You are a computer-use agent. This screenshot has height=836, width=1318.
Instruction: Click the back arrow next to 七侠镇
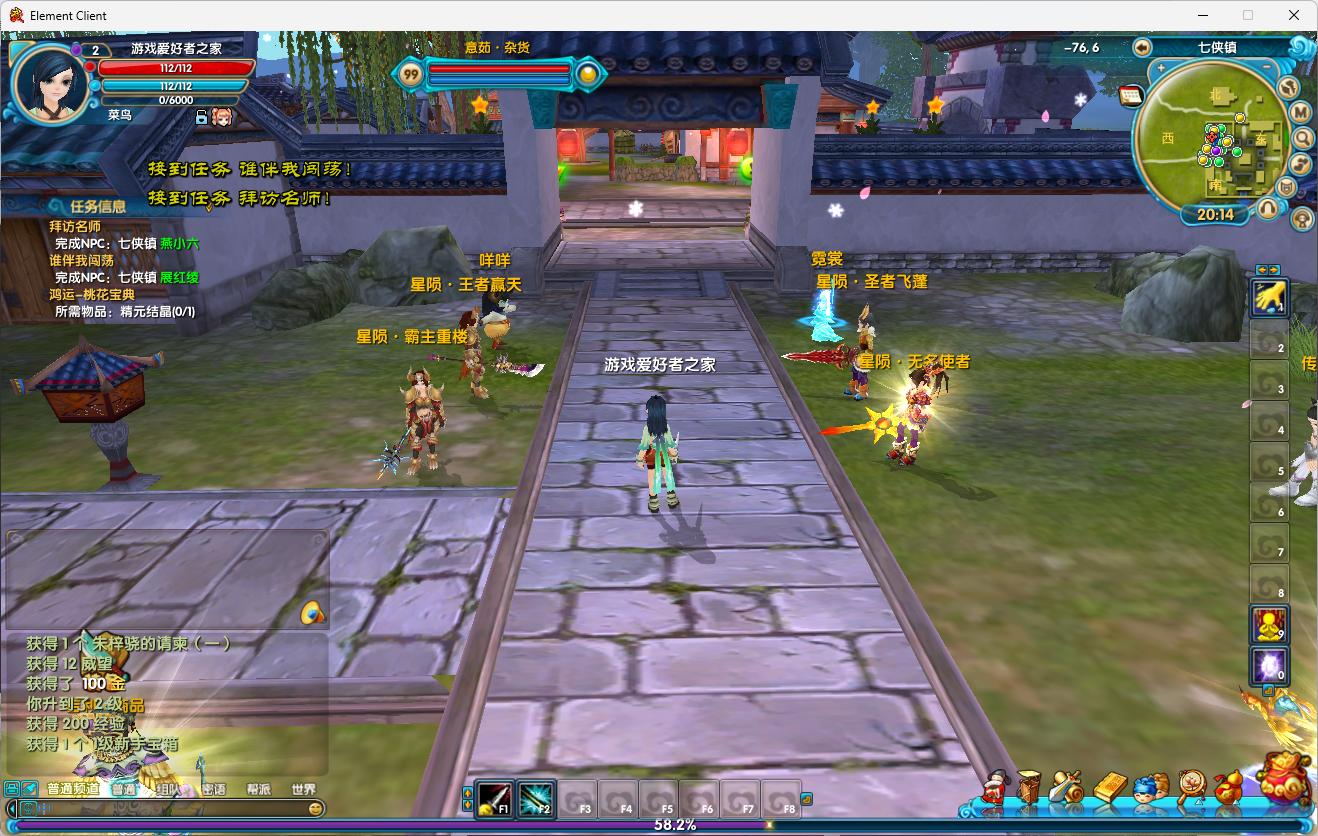point(1143,47)
